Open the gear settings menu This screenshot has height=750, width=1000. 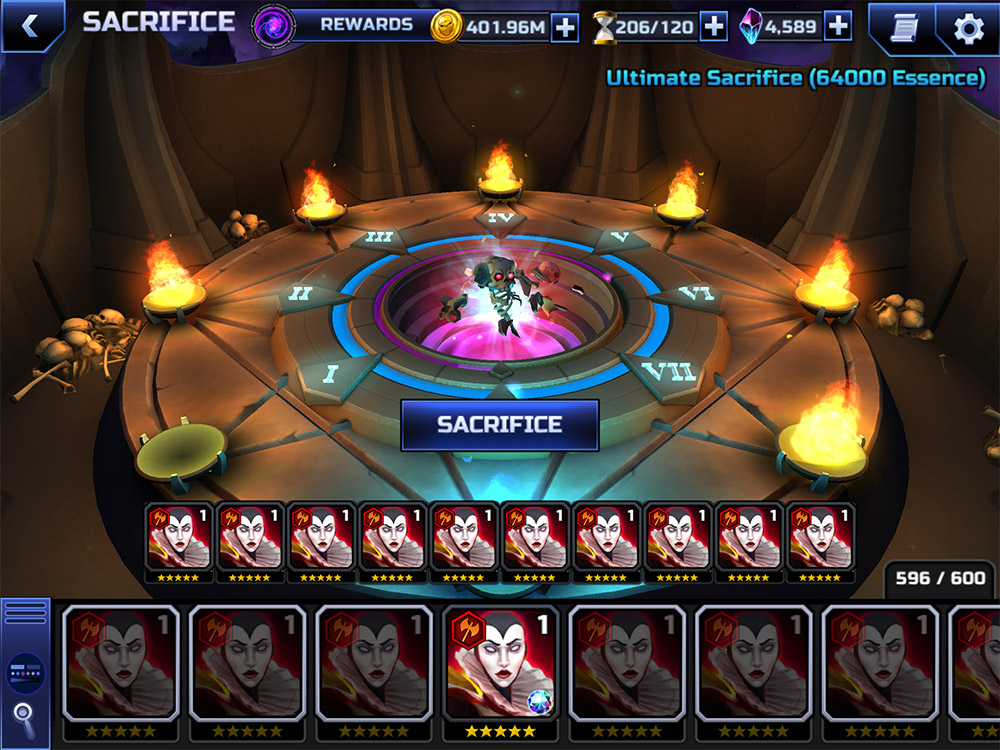point(968,28)
